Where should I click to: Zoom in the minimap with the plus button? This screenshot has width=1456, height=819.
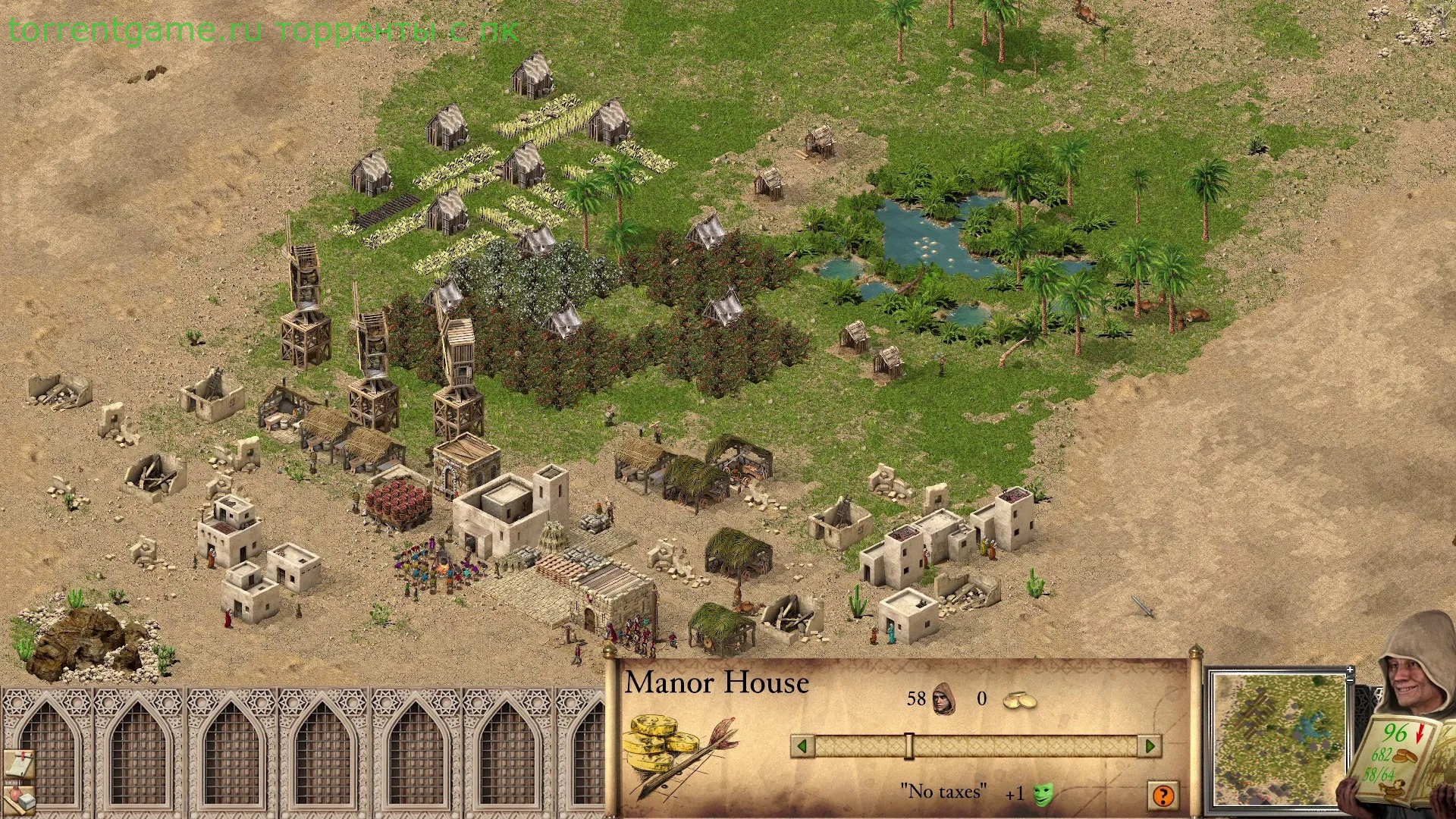1351,670
